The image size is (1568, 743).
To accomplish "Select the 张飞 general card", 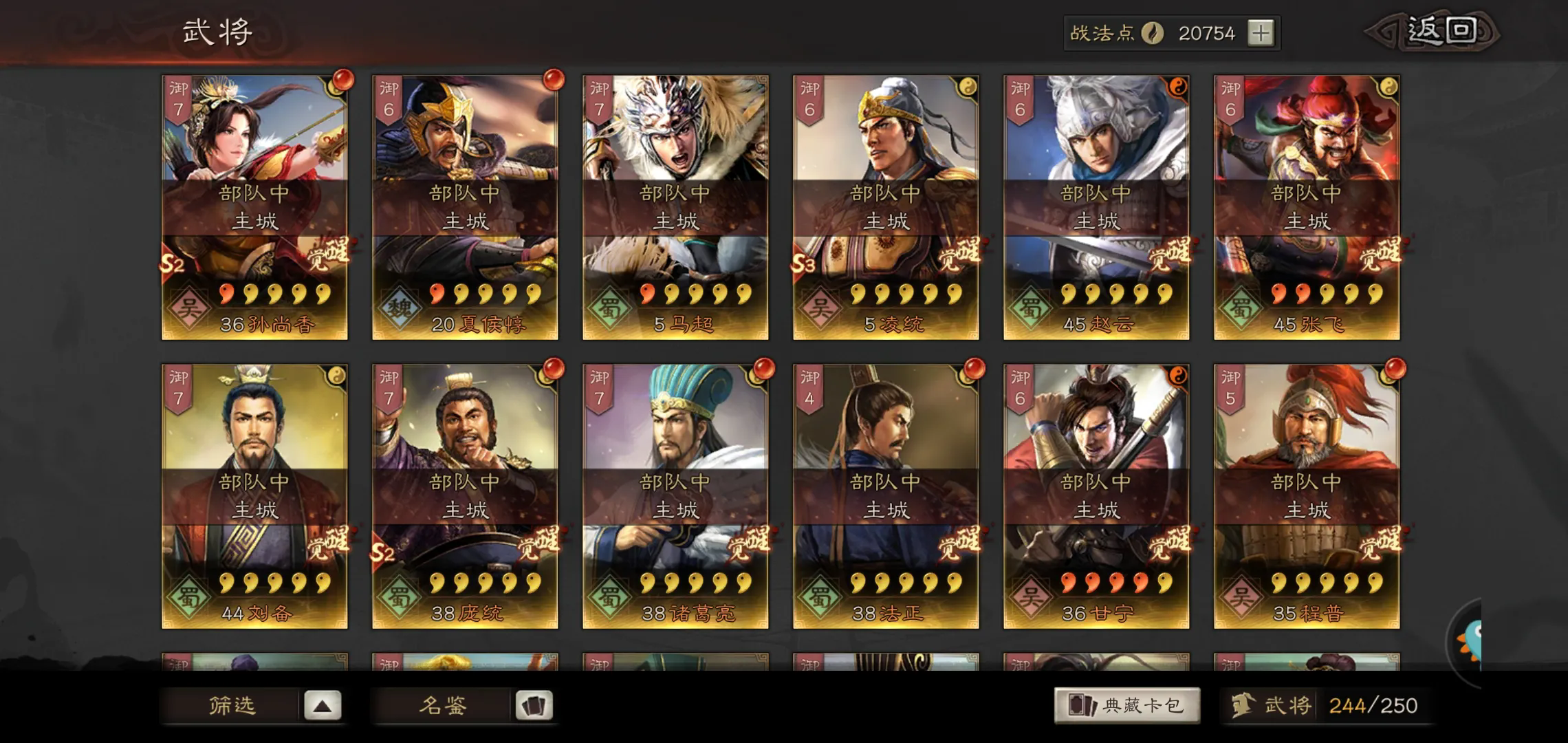I will (x=1307, y=206).
